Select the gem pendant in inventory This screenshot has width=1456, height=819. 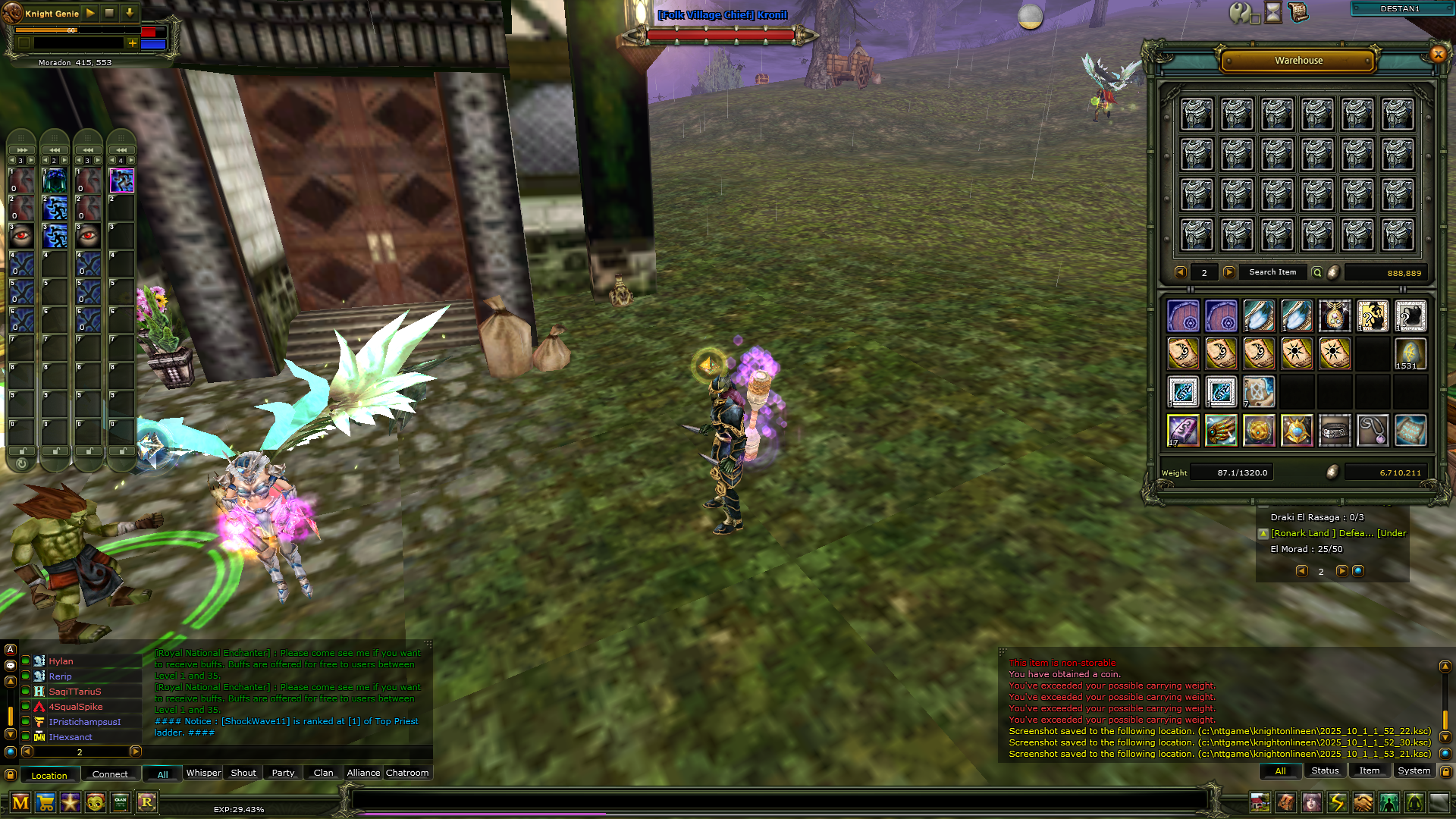coord(1335,316)
